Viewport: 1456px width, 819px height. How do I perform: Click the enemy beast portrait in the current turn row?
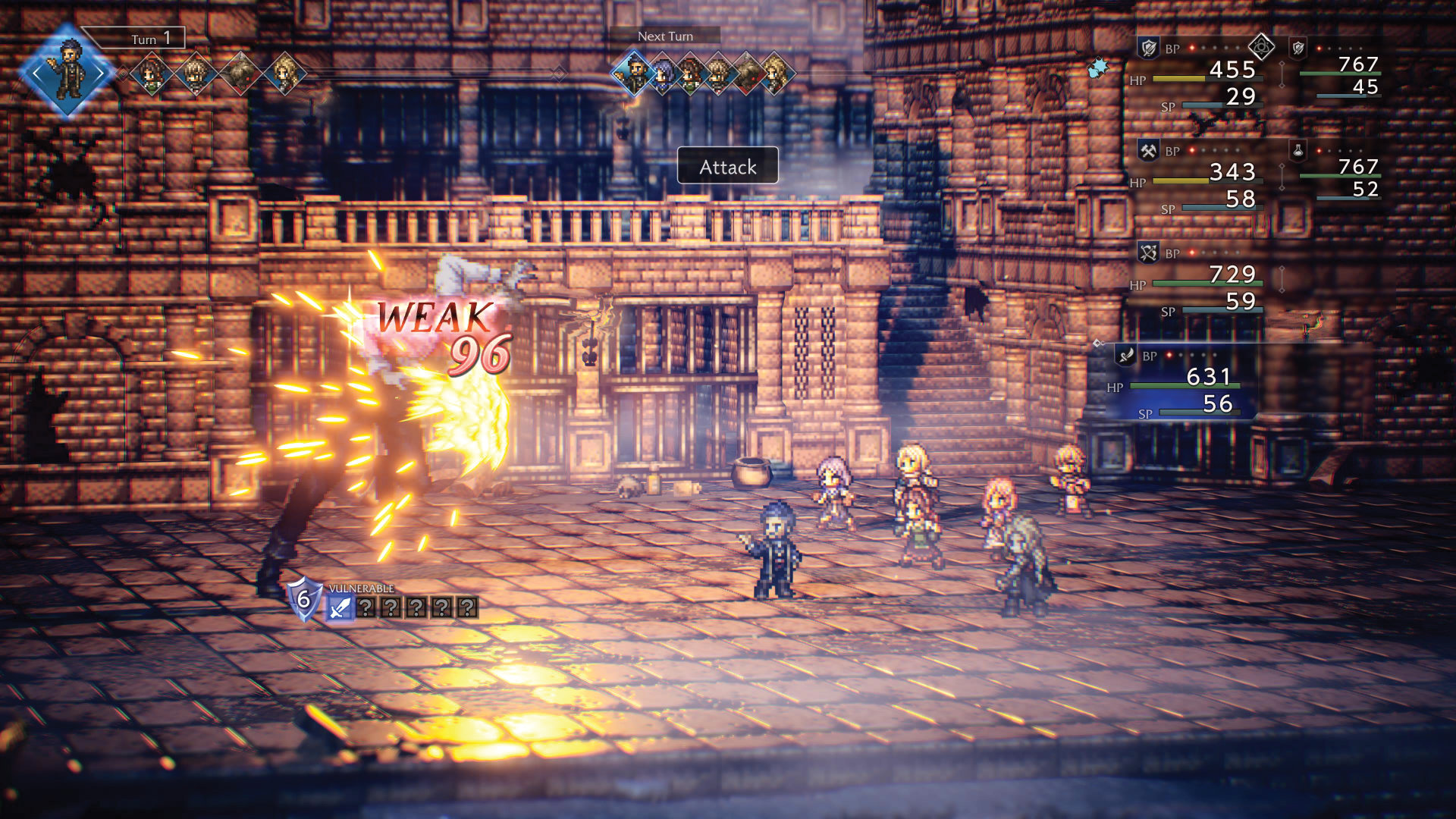240,74
